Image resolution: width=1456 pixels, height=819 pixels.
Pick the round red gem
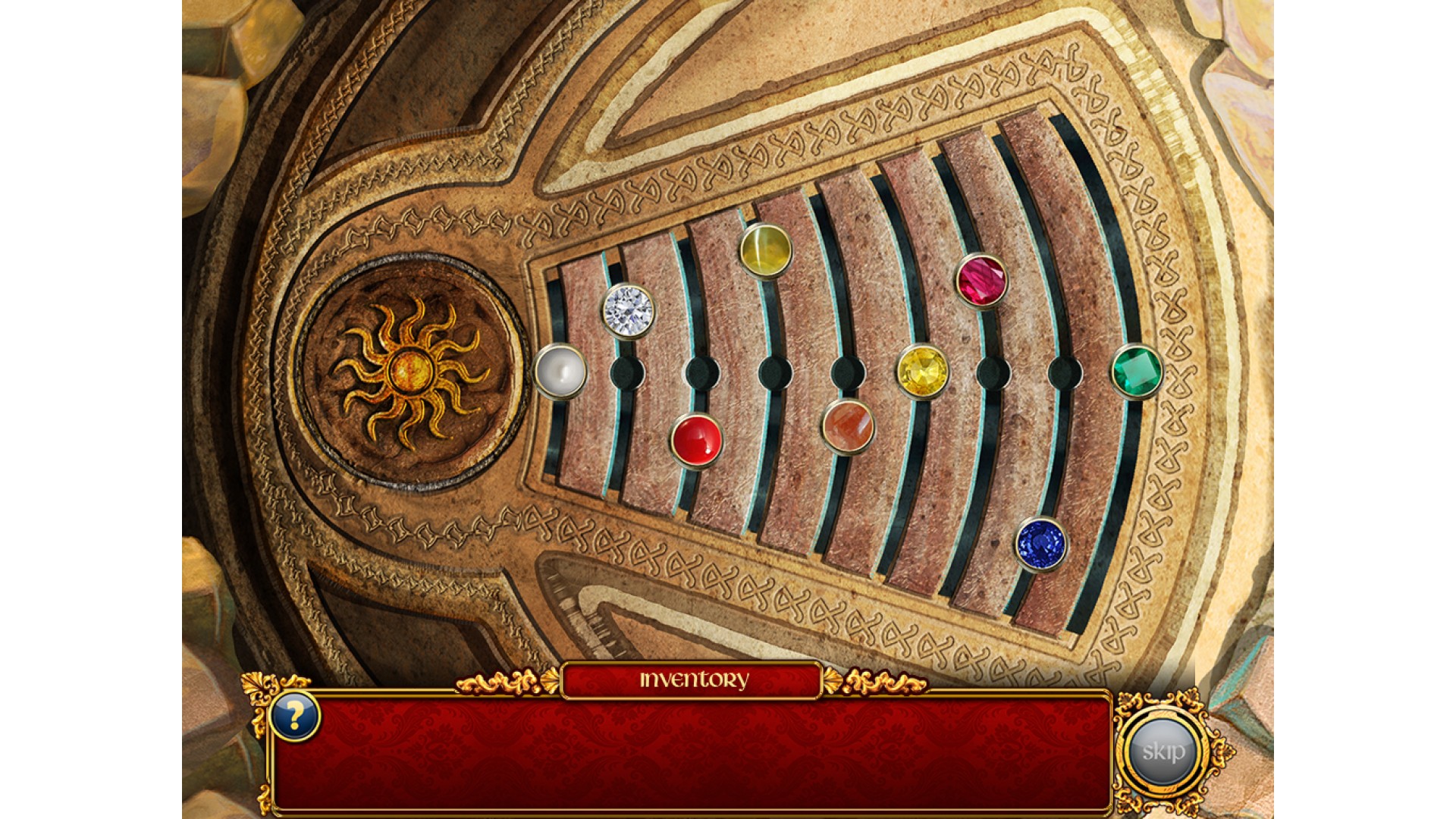coord(696,440)
